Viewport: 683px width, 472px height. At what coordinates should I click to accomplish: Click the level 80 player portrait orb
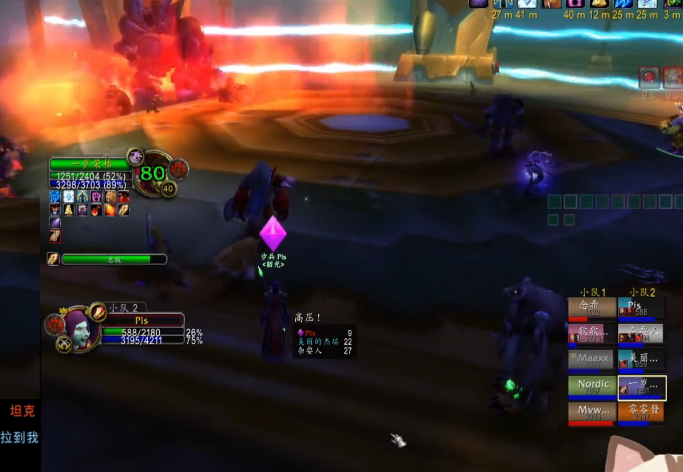(x=152, y=172)
